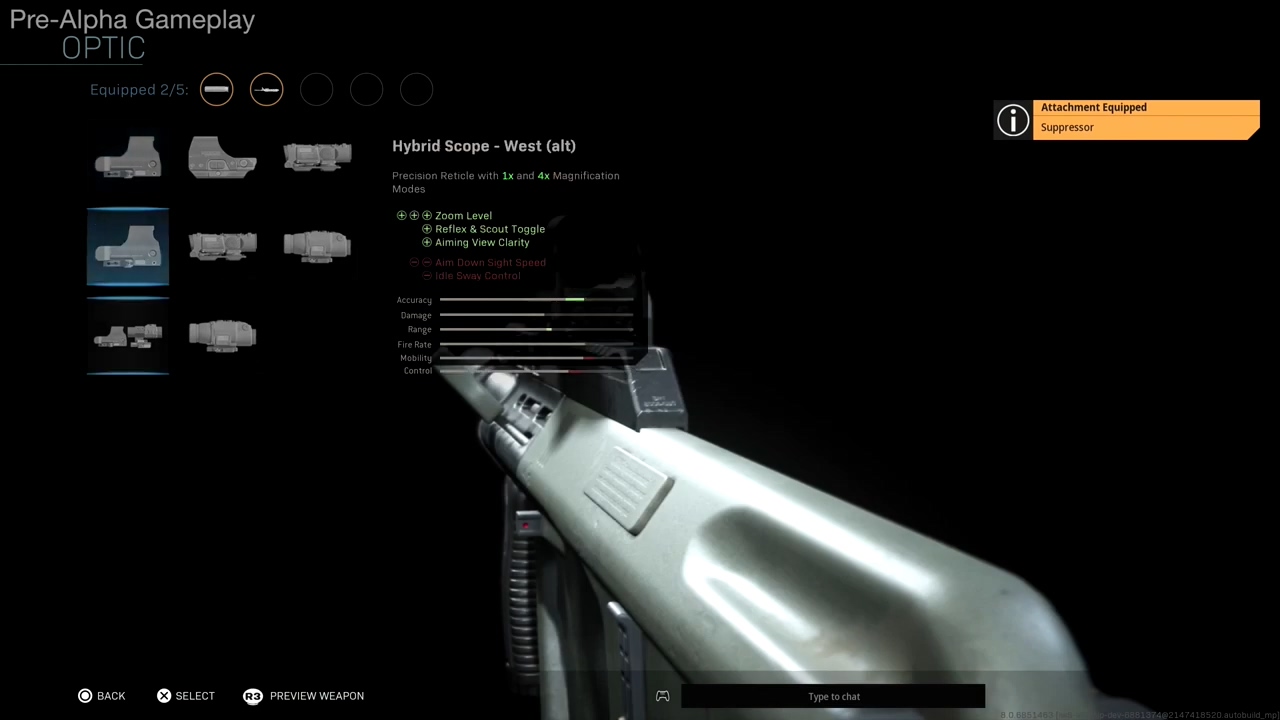
Task: Open the Attachment Equipped Suppressor notification
Action: pyautogui.click(x=1144, y=118)
